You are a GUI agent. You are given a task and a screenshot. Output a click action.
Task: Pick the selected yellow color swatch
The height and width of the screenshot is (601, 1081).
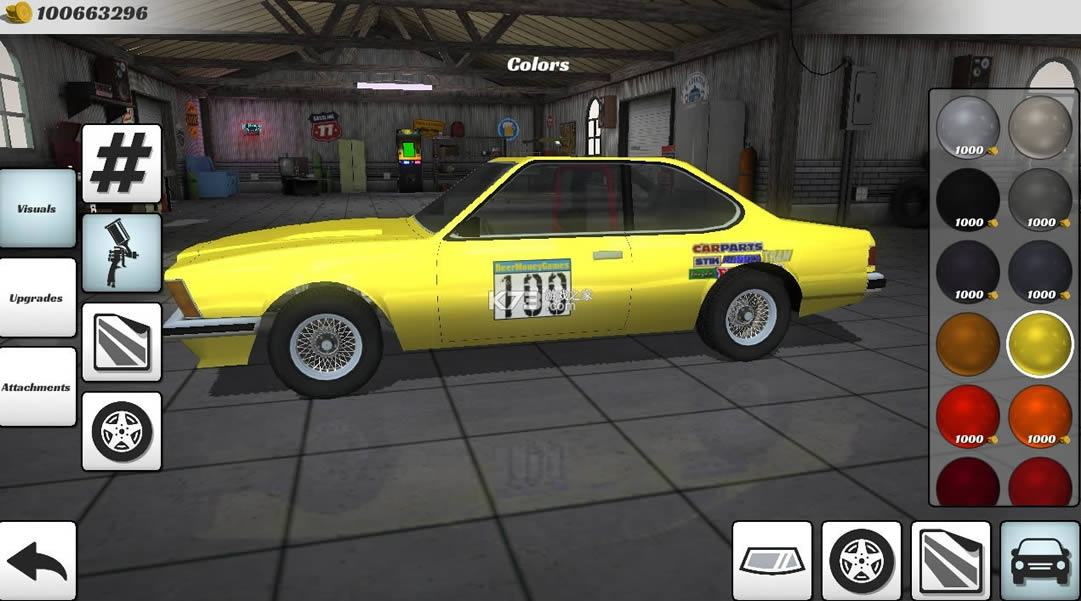point(1040,344)
